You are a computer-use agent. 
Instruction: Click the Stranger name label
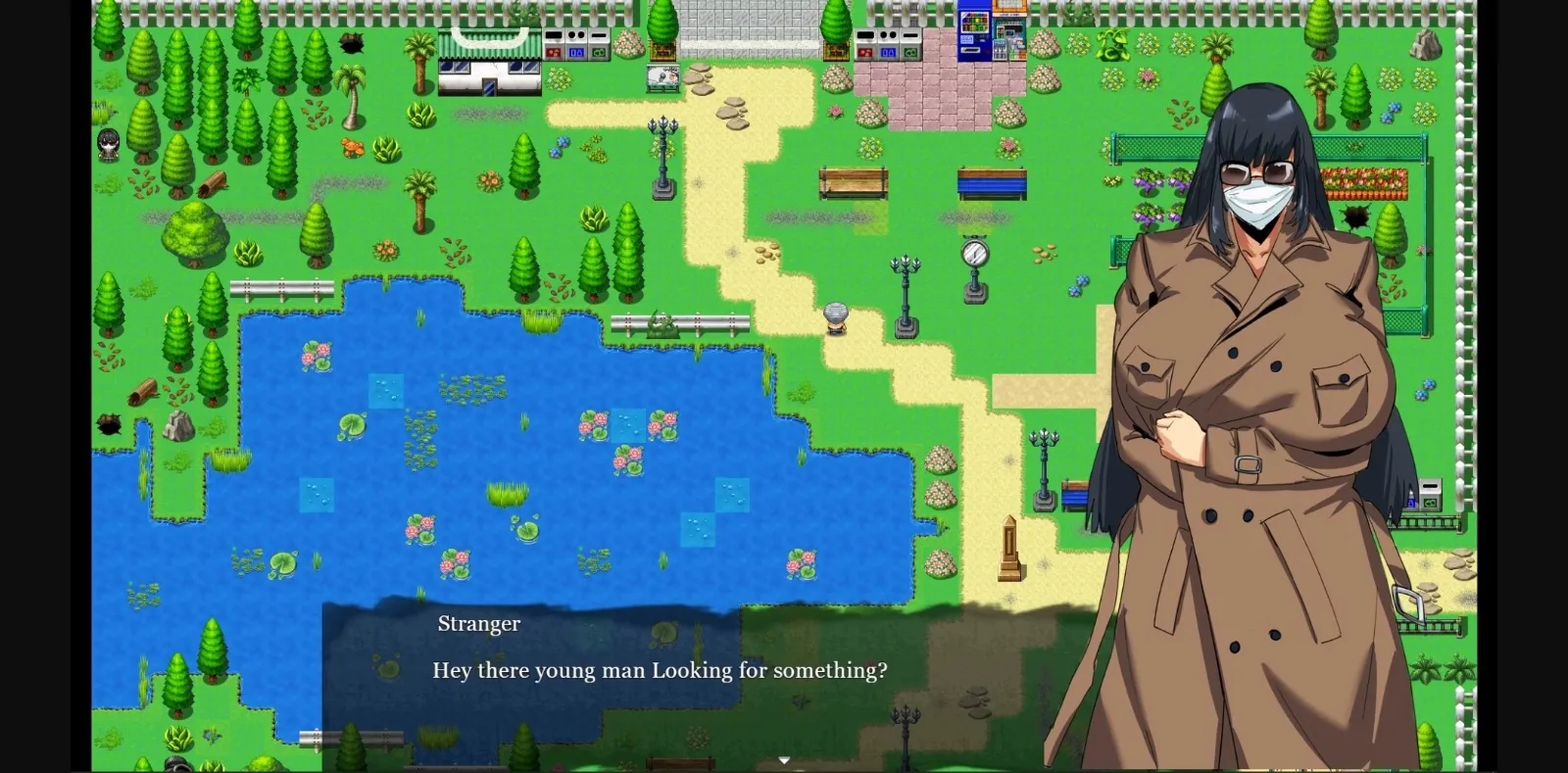click(478, 624)
